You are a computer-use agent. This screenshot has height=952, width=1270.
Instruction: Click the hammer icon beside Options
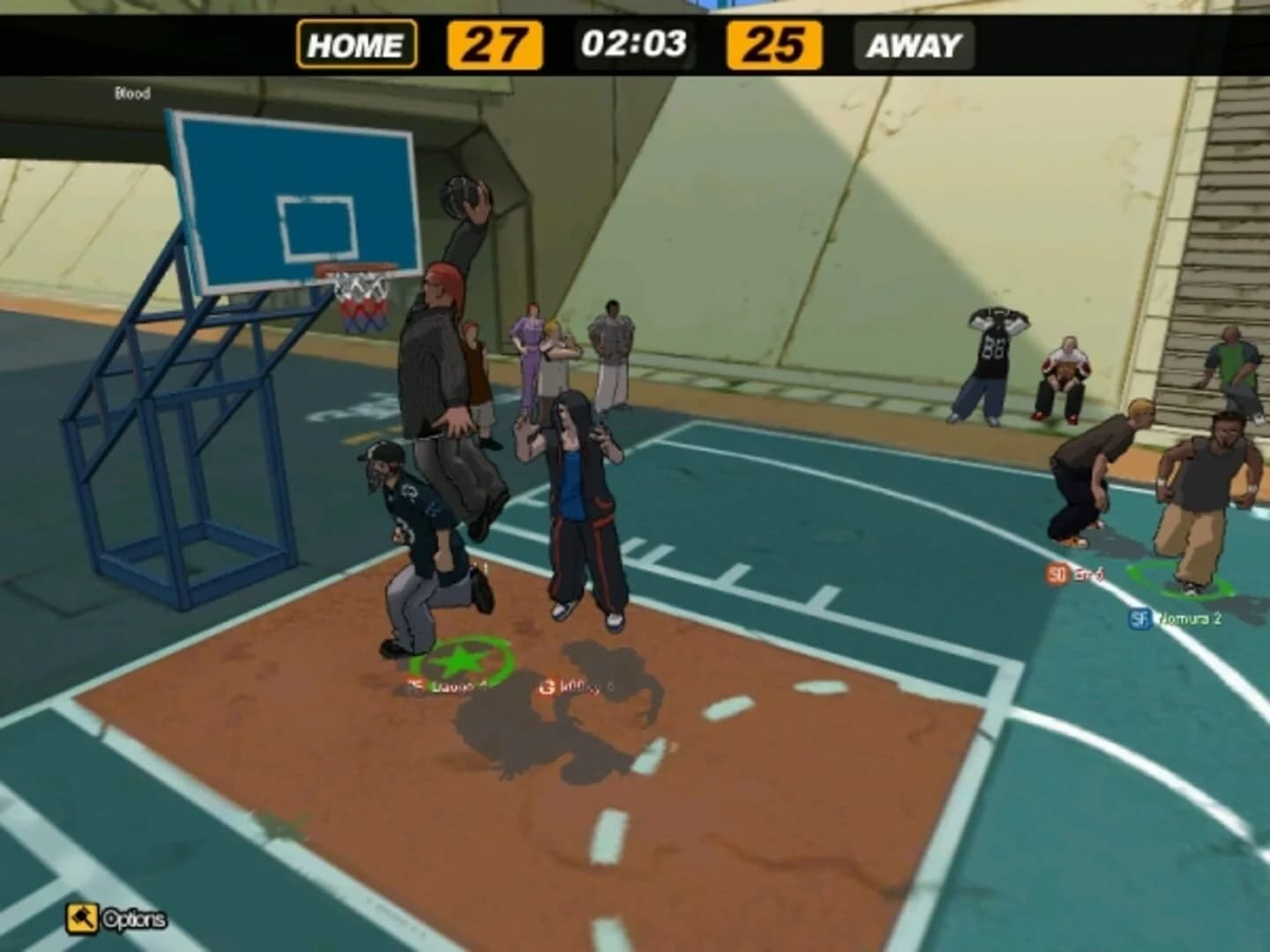83,917
